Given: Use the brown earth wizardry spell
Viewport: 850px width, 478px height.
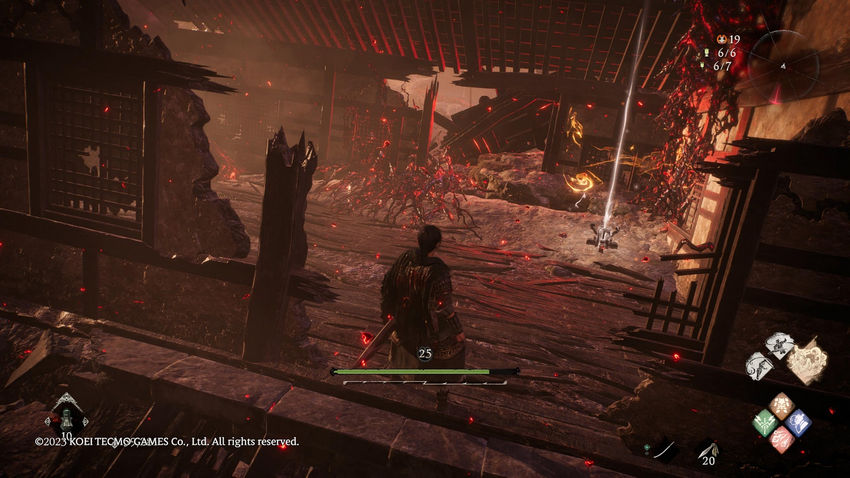Looking at the screenshot, I should [782, 406].
